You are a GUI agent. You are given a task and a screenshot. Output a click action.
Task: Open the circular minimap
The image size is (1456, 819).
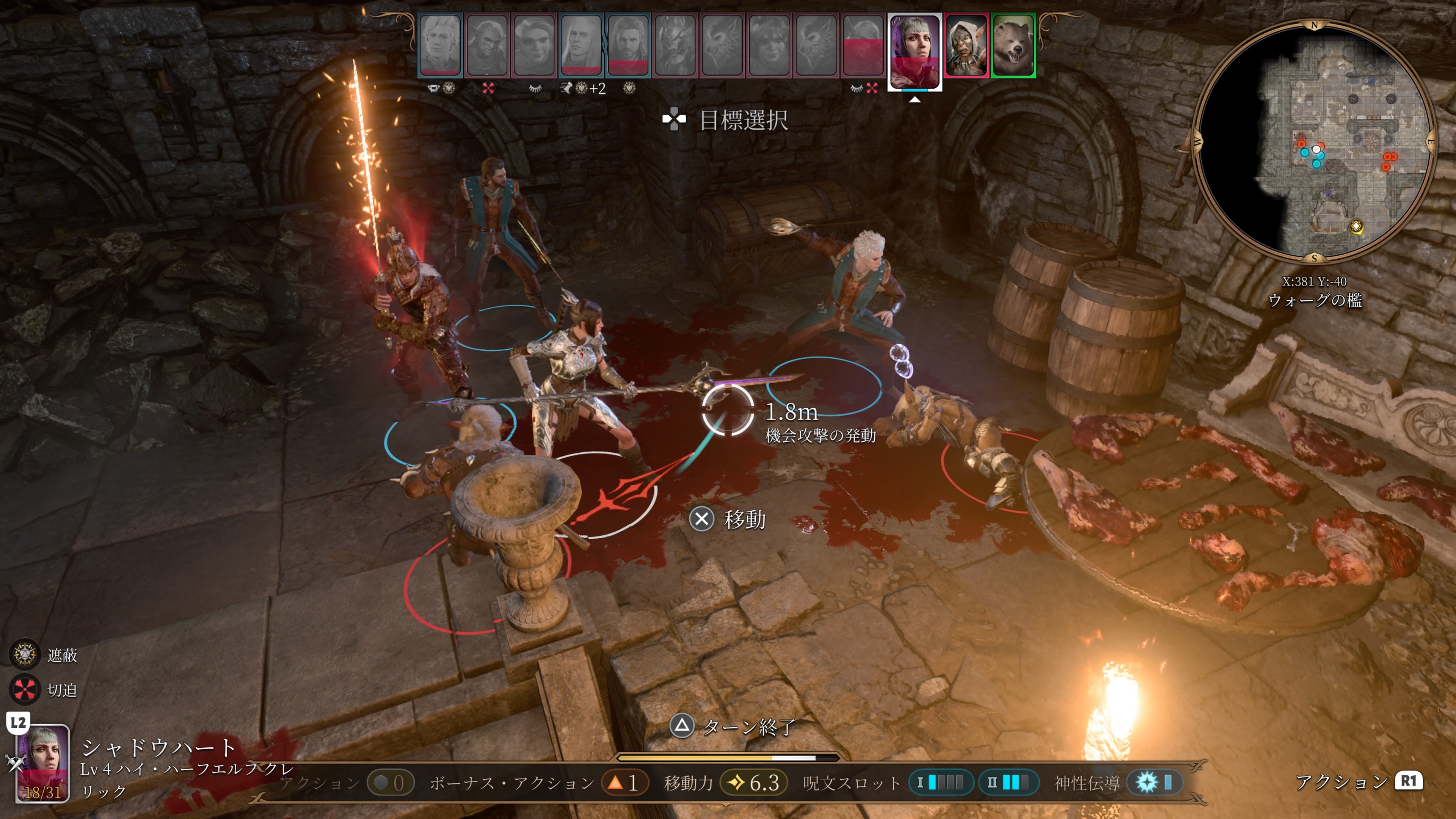click(x=1314, y=141)
